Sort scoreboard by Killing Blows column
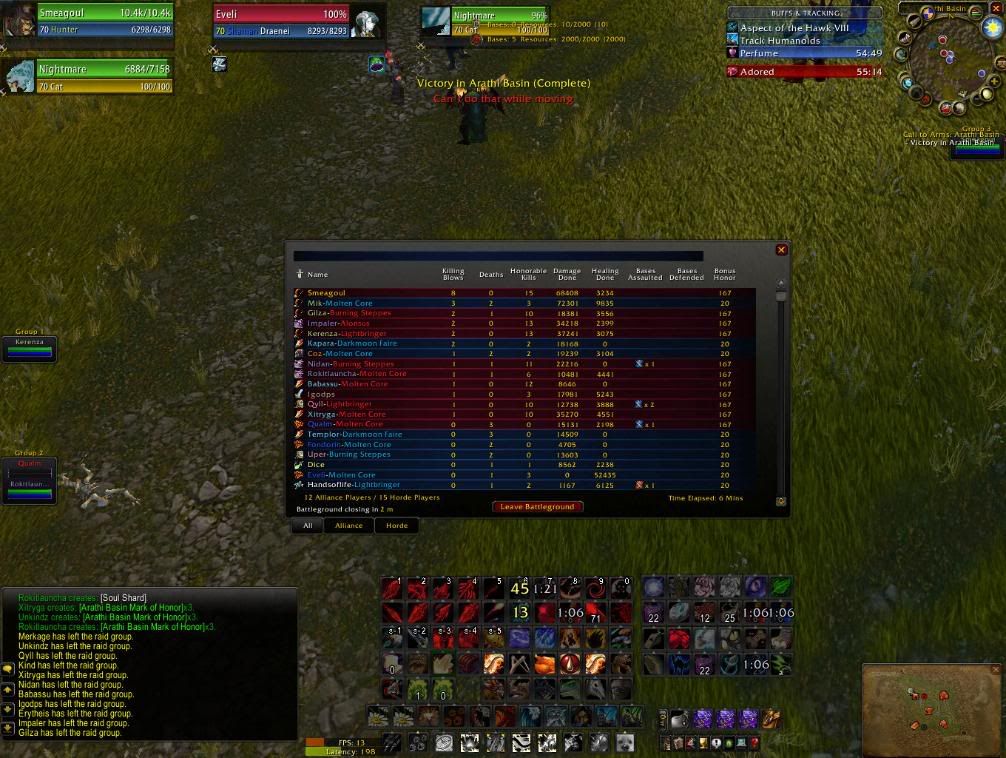 coord(453,274)
